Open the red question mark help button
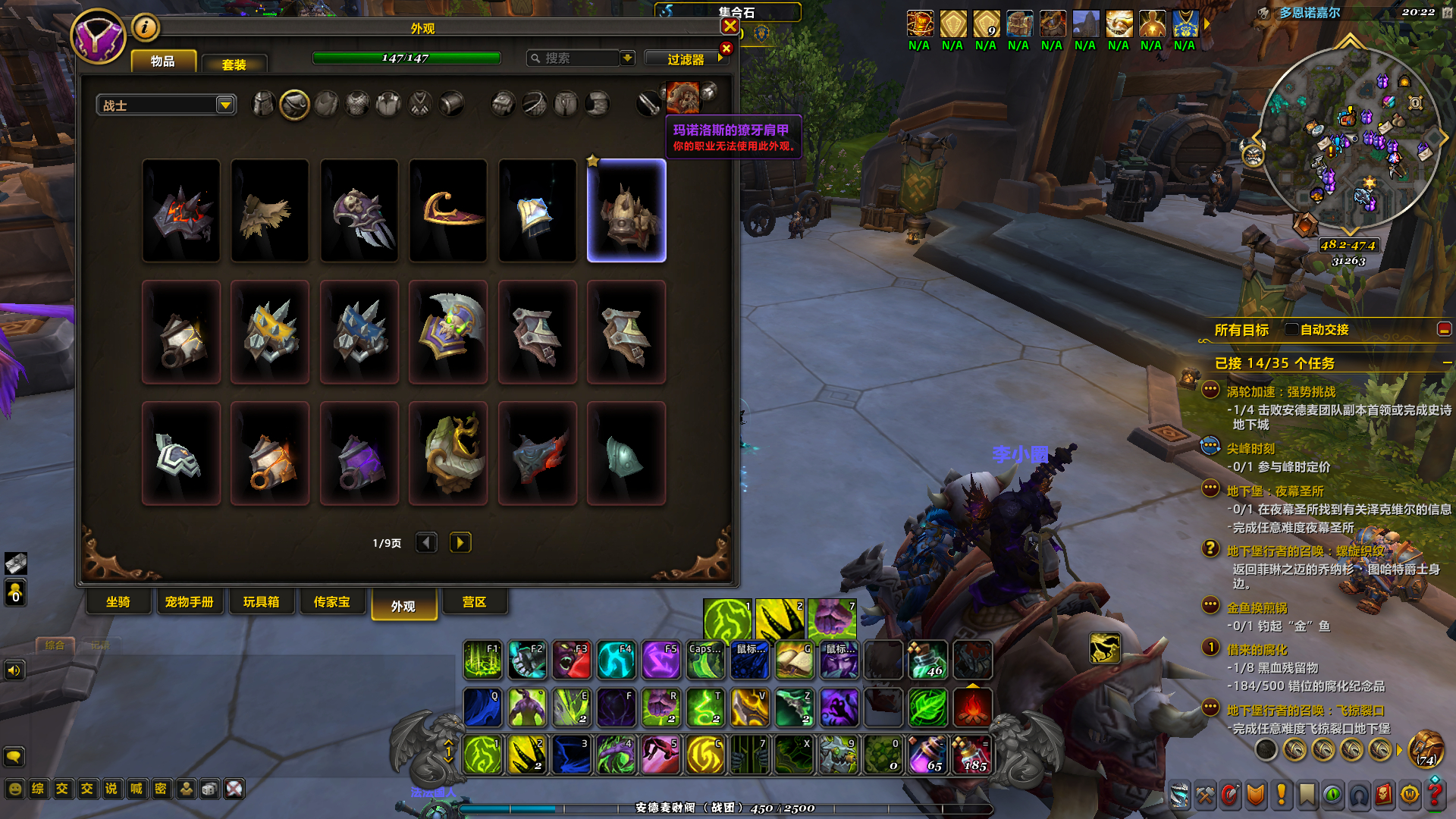The height and width of the screenshot is (819, 1456). (x=1434, y=794)
